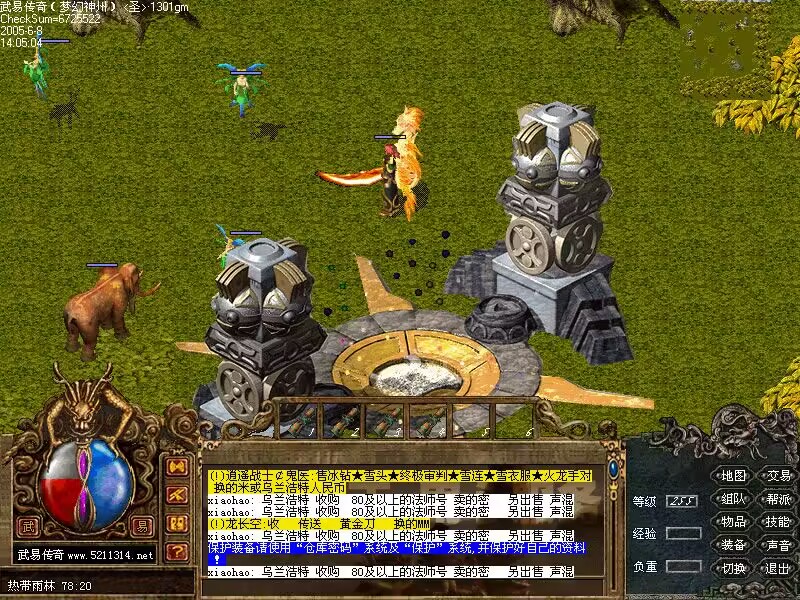View the 装备 (equipment) screen
The width and height of the screenshot is (800, 600).
[734, 545]
